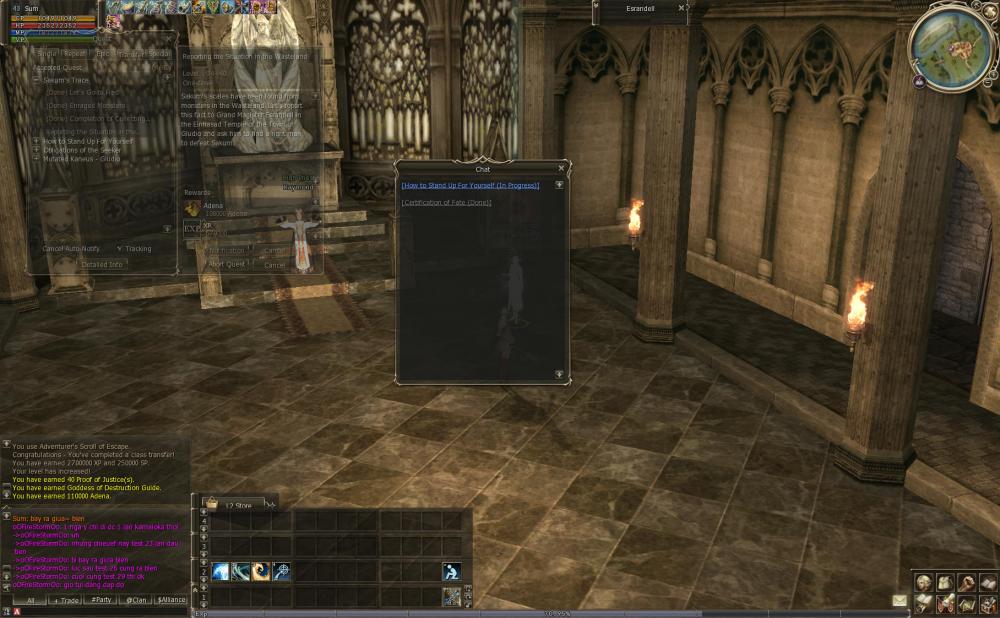Activate the sitting figure action icon
The image size is (1000, 618).
(x=452, y=571)
